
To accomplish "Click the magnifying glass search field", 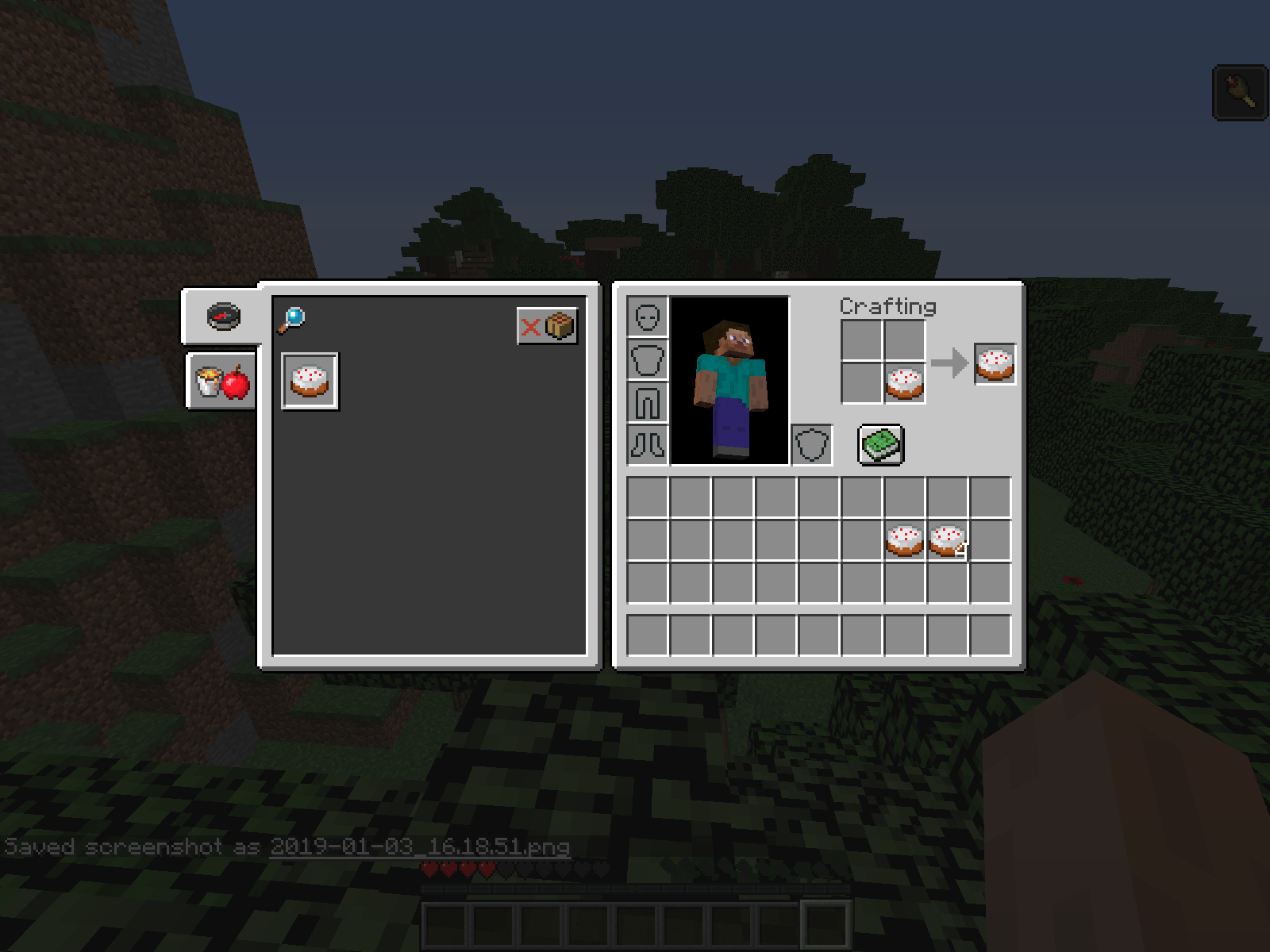I will 292,320.
